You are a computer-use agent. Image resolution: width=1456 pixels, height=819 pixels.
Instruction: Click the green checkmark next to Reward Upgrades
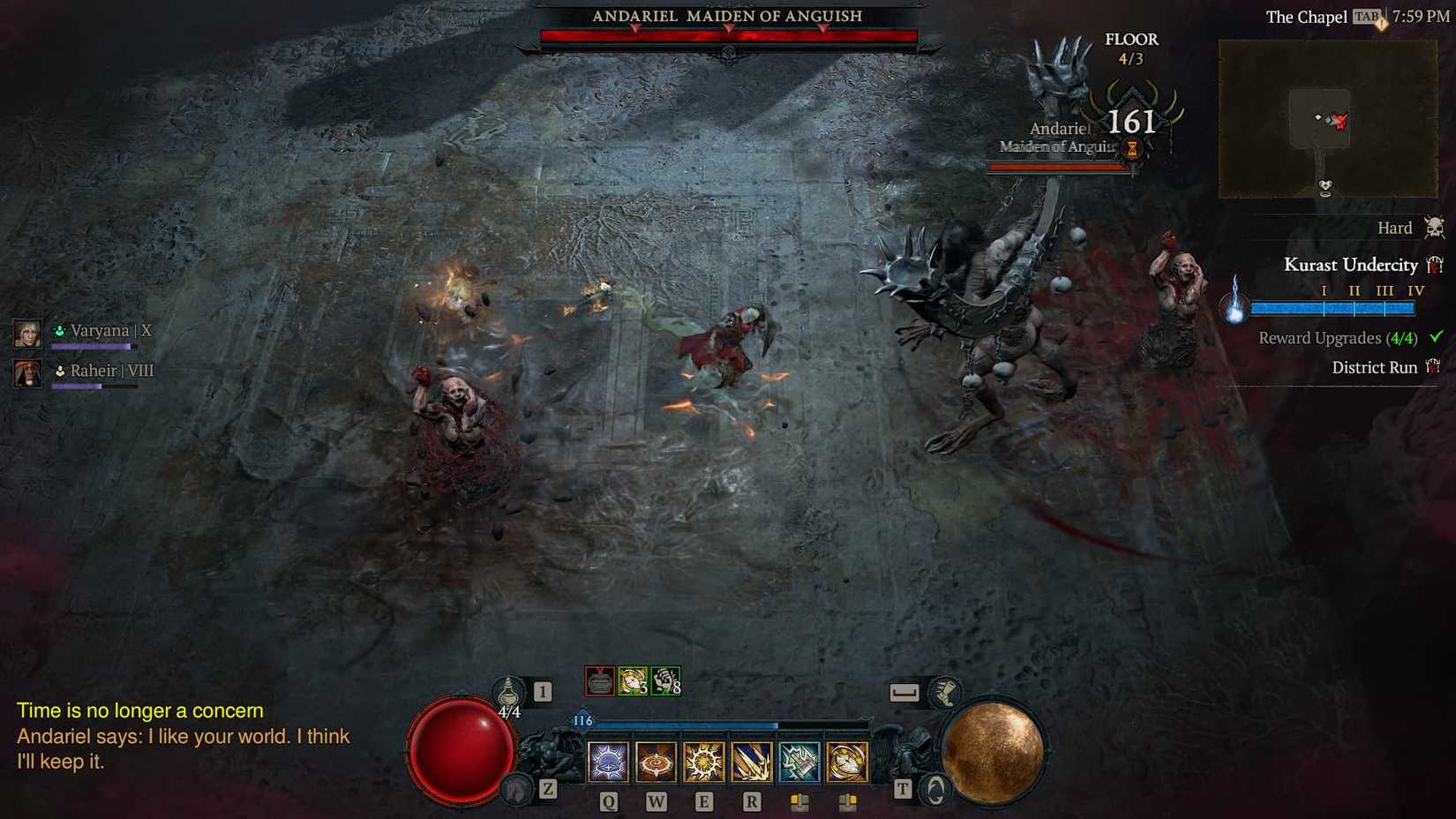click(1437, 337)
